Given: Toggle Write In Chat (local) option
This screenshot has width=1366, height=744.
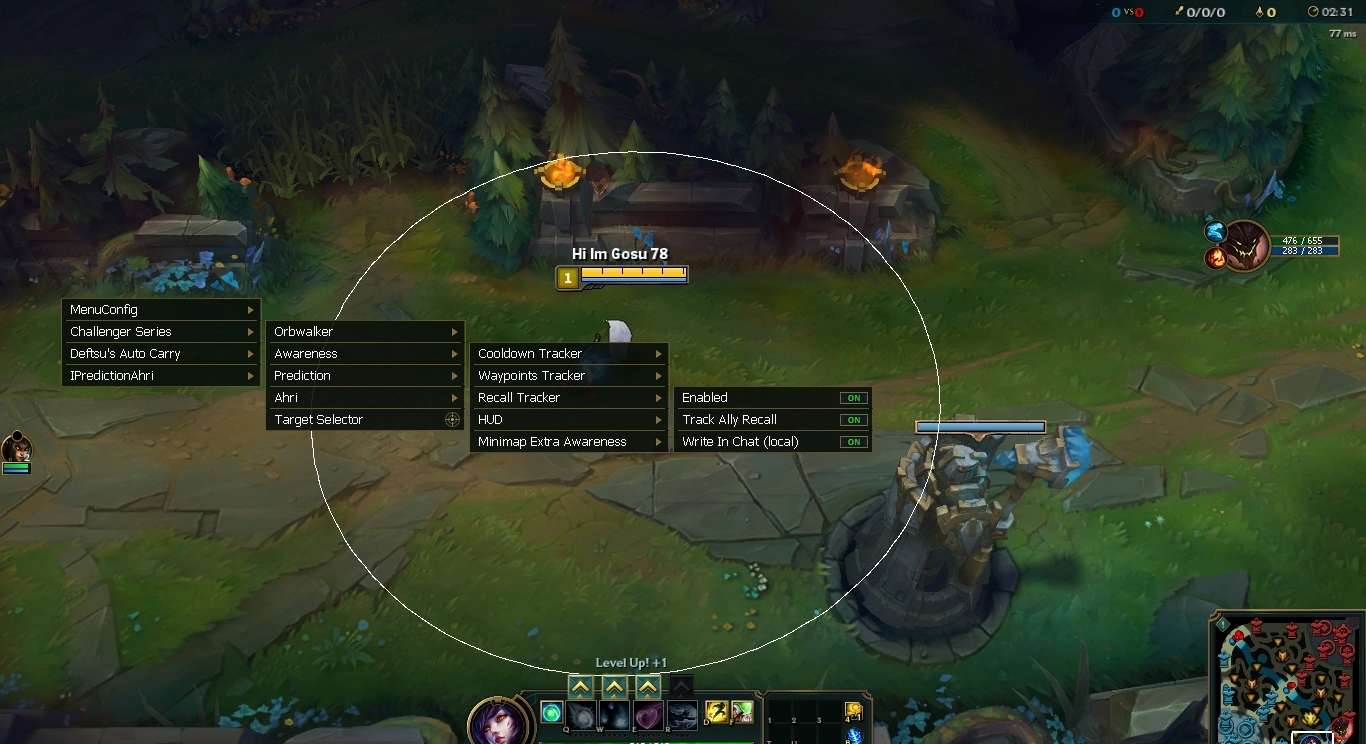Looking at the screenshot, I should [853, 442].
